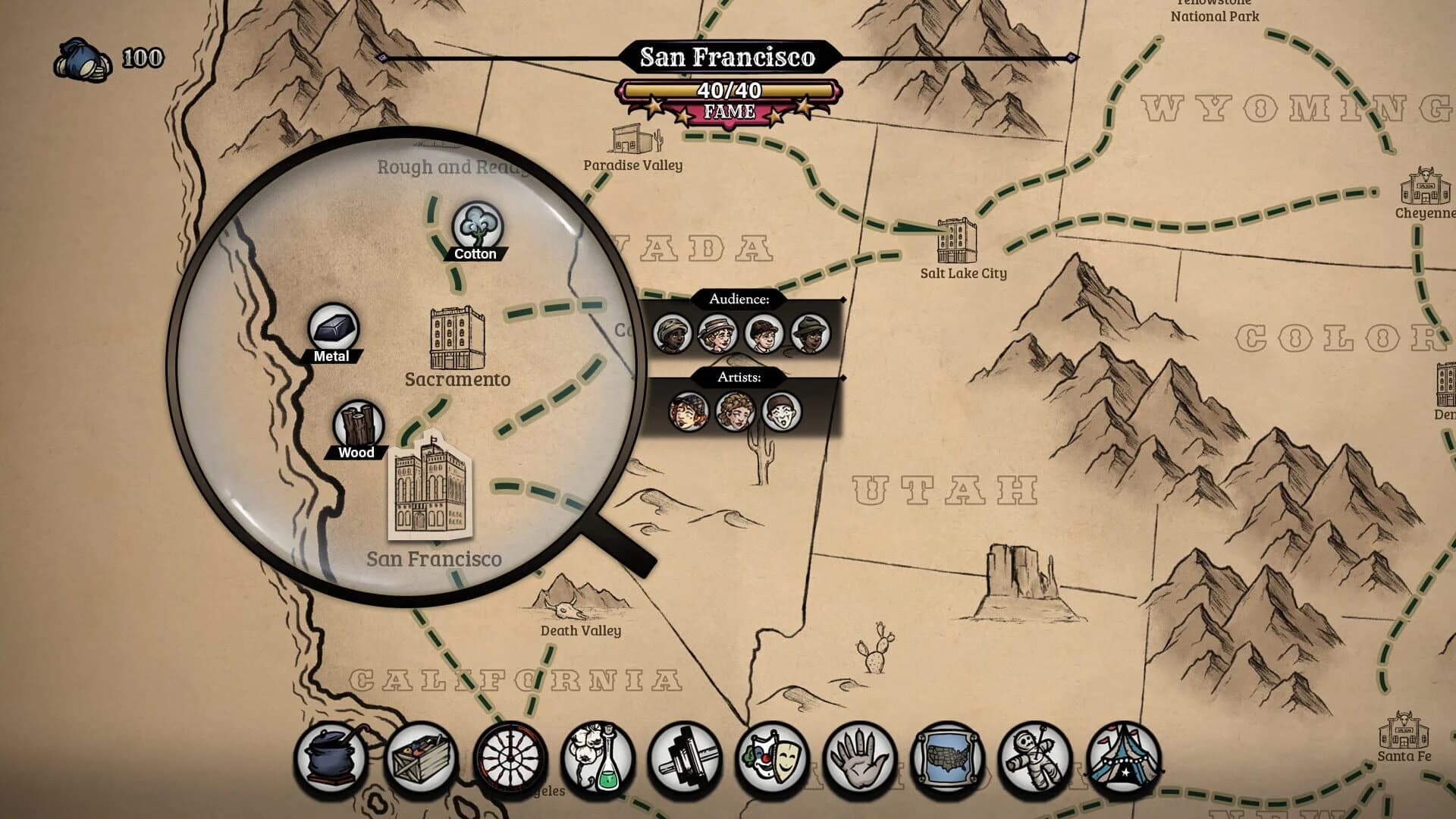Expand the Audience section header
The image size is (1456, 819).
coord(739,300)
